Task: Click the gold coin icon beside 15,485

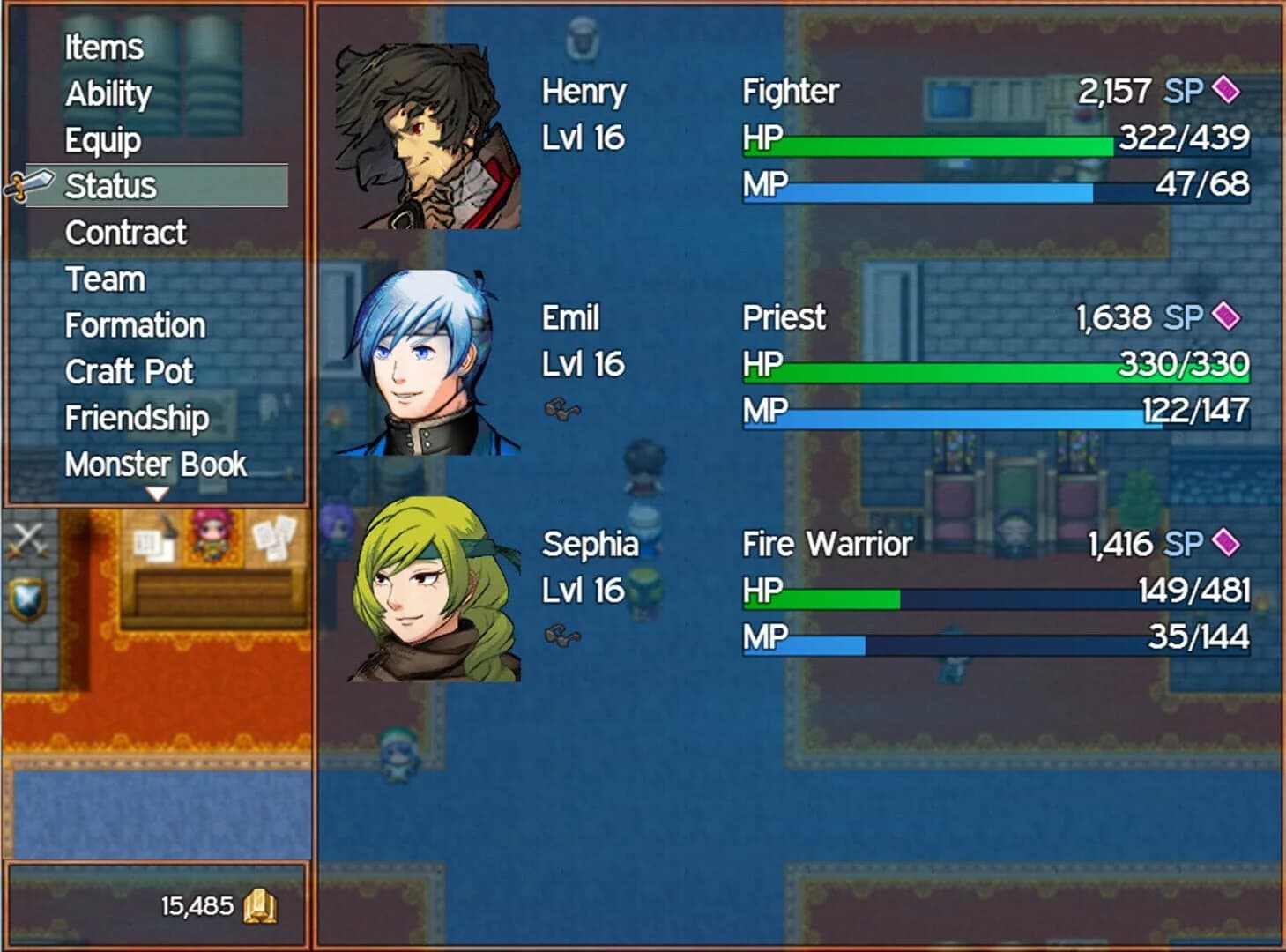Action: (x=261, y=904)
